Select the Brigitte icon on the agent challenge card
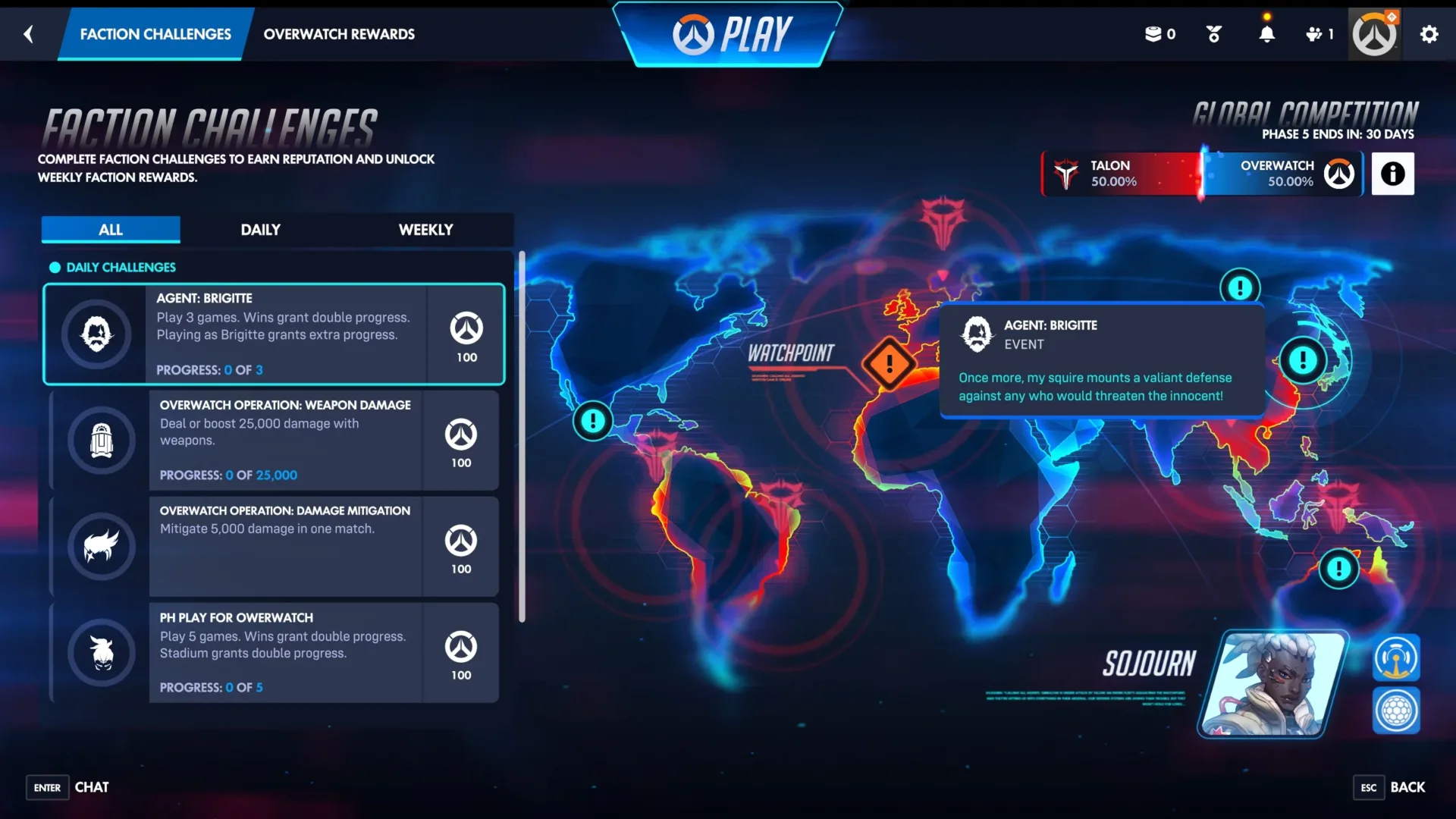Image resolution: width=1456 pixels, height=819 pixels. pos(102,334)
